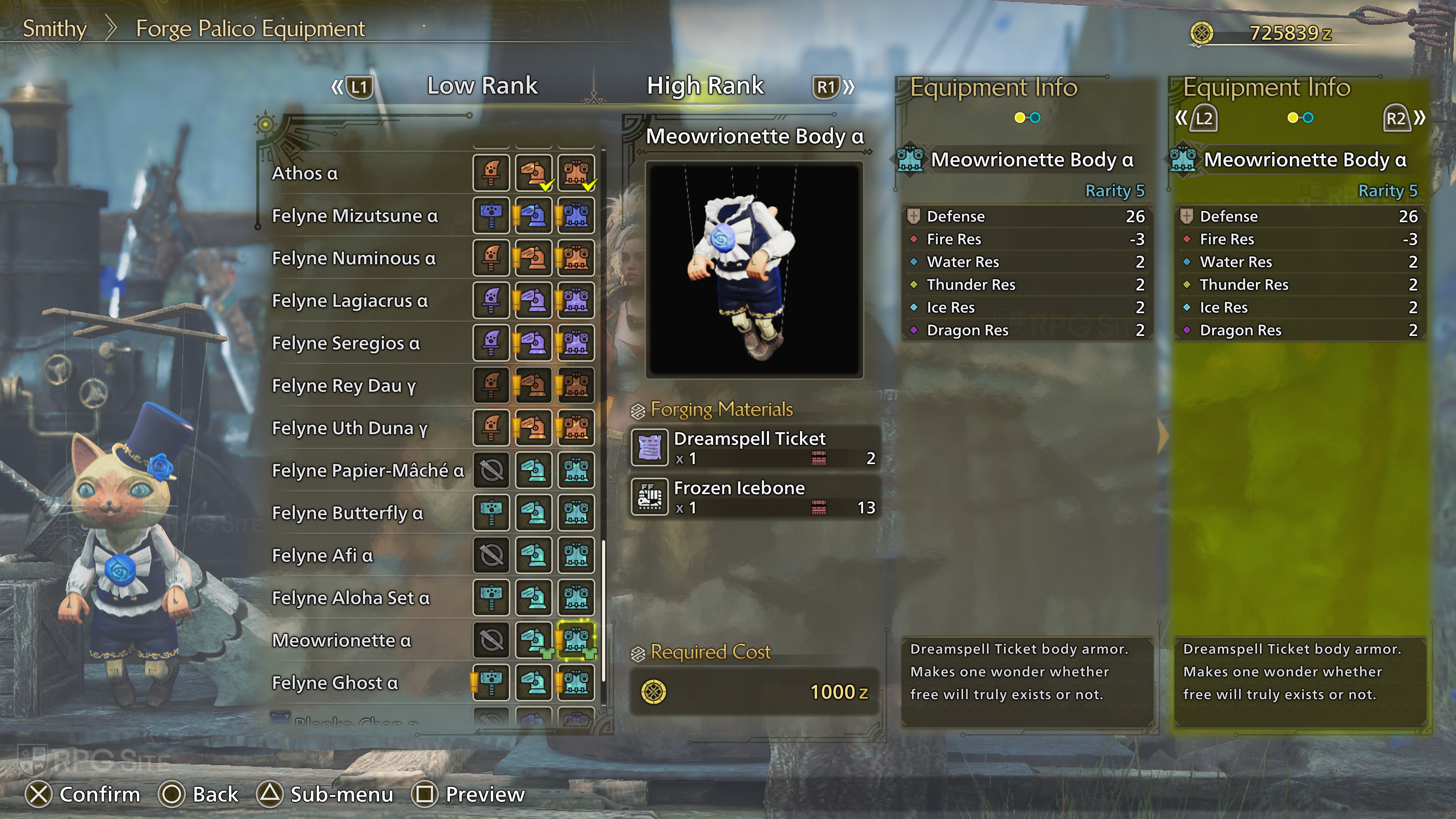Image resolution: width=1456 pixels, height=819 pixels.
Task: Select the Felyne Aloha Set α row
Action: coord(350,598)
